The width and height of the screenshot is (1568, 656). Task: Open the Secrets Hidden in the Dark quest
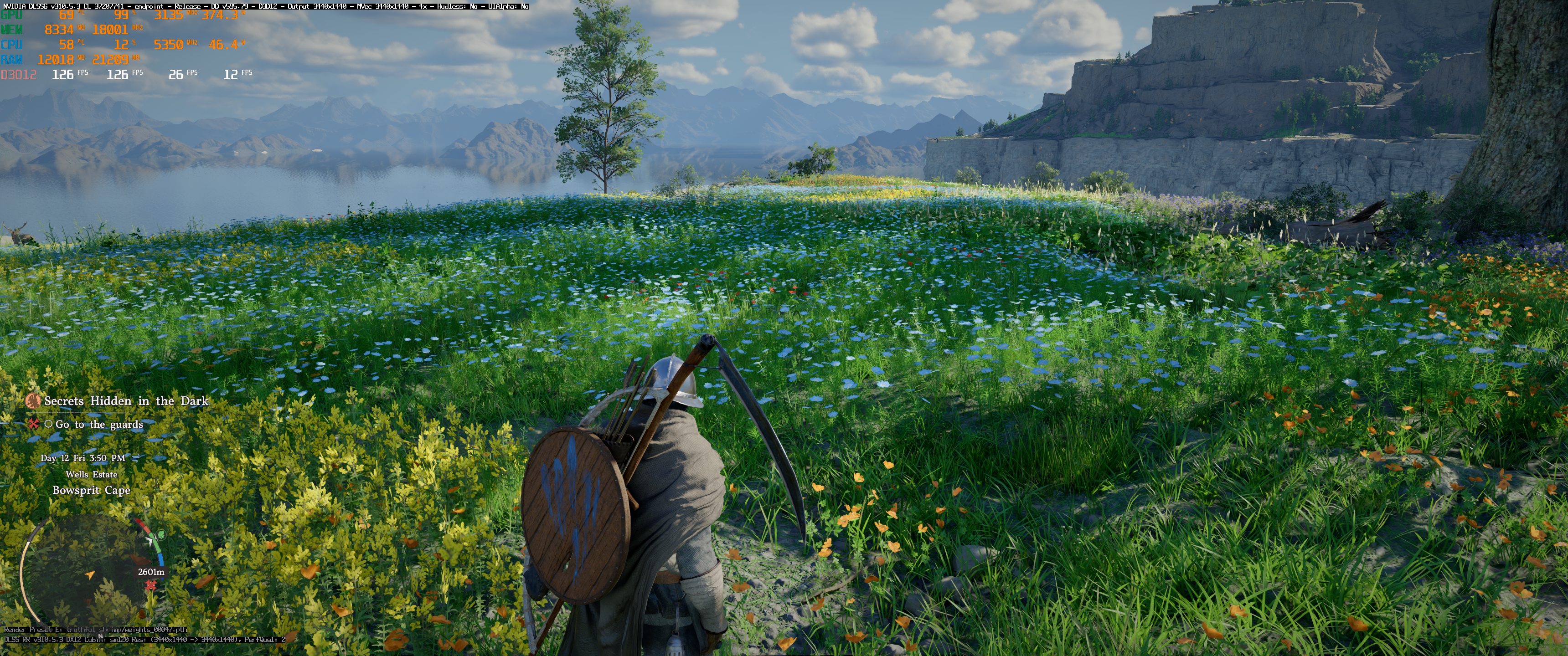[126, 401]
